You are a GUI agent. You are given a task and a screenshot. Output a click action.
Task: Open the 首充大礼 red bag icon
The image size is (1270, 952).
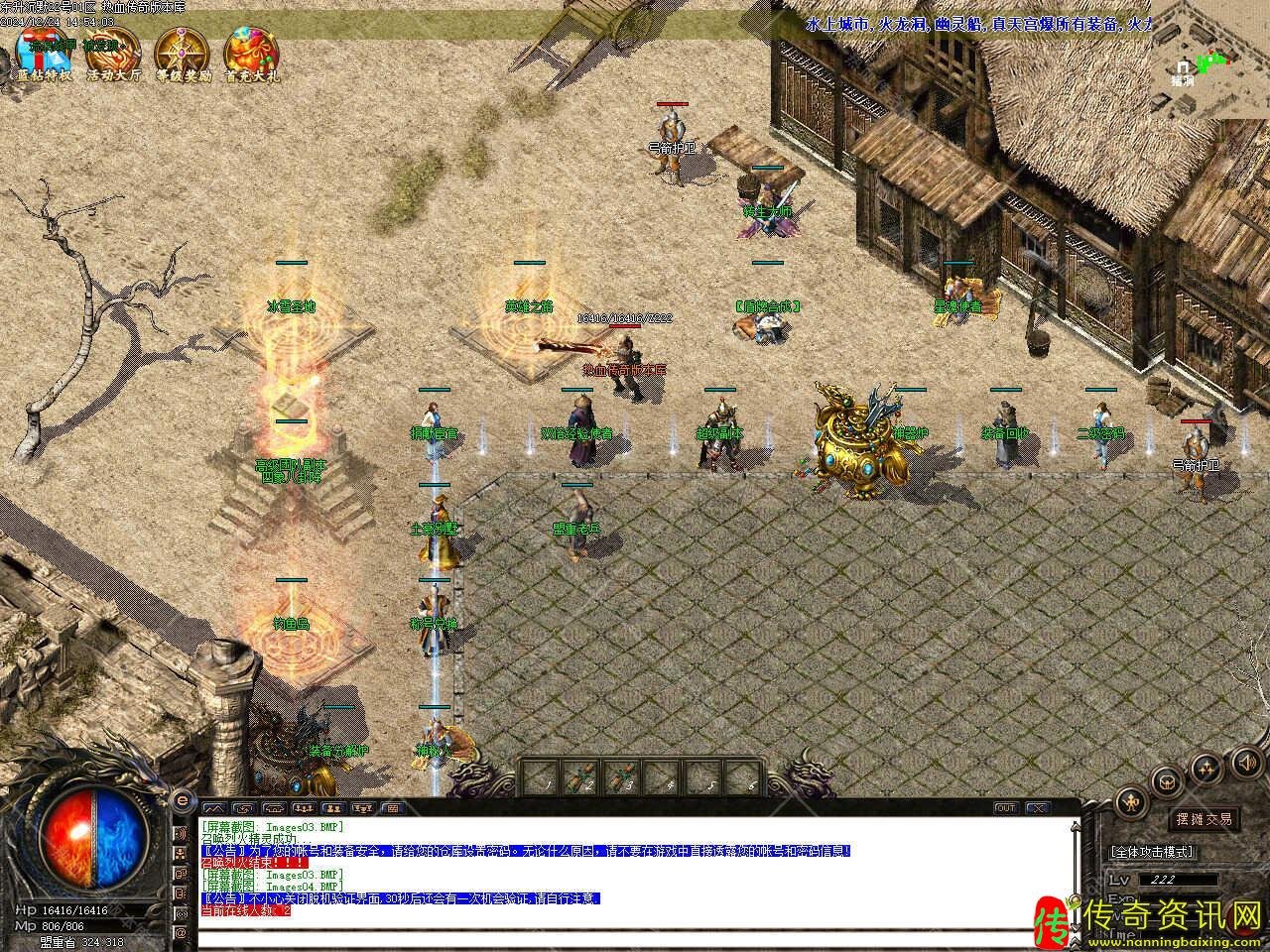(251, 54)
